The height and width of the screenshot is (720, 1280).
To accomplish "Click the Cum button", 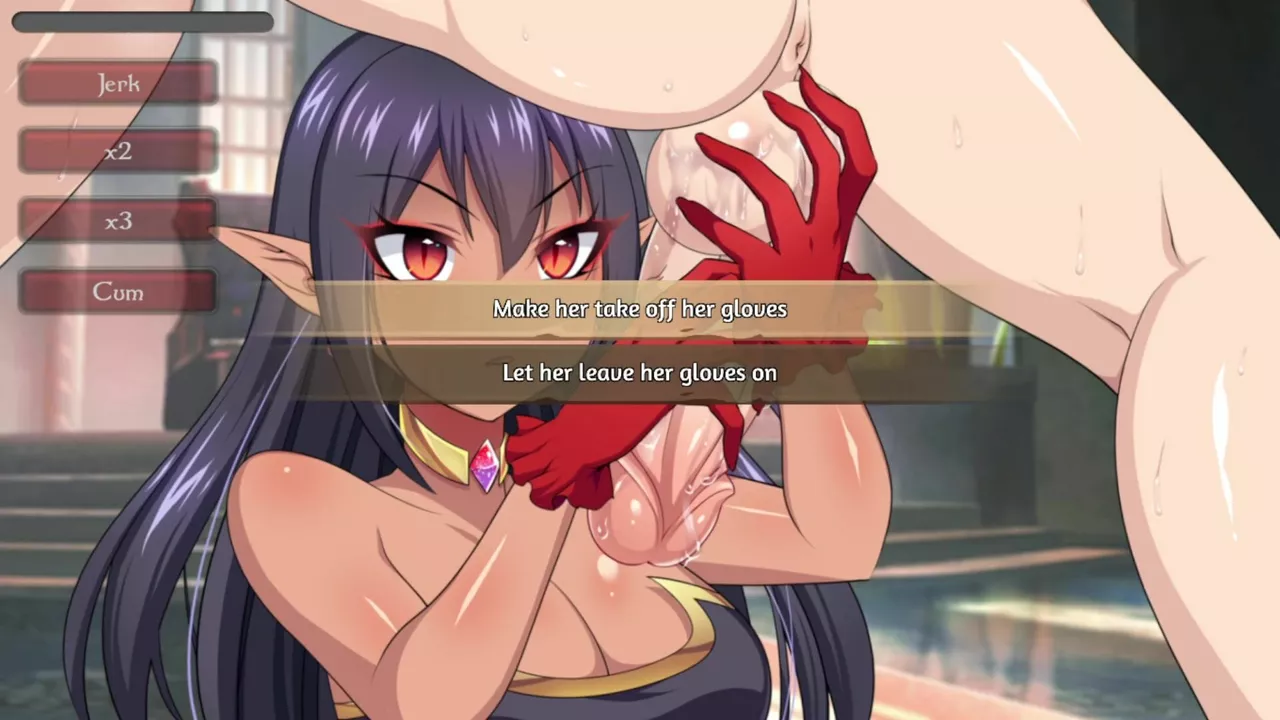I will pyautogui.click(x=118, y=292).
